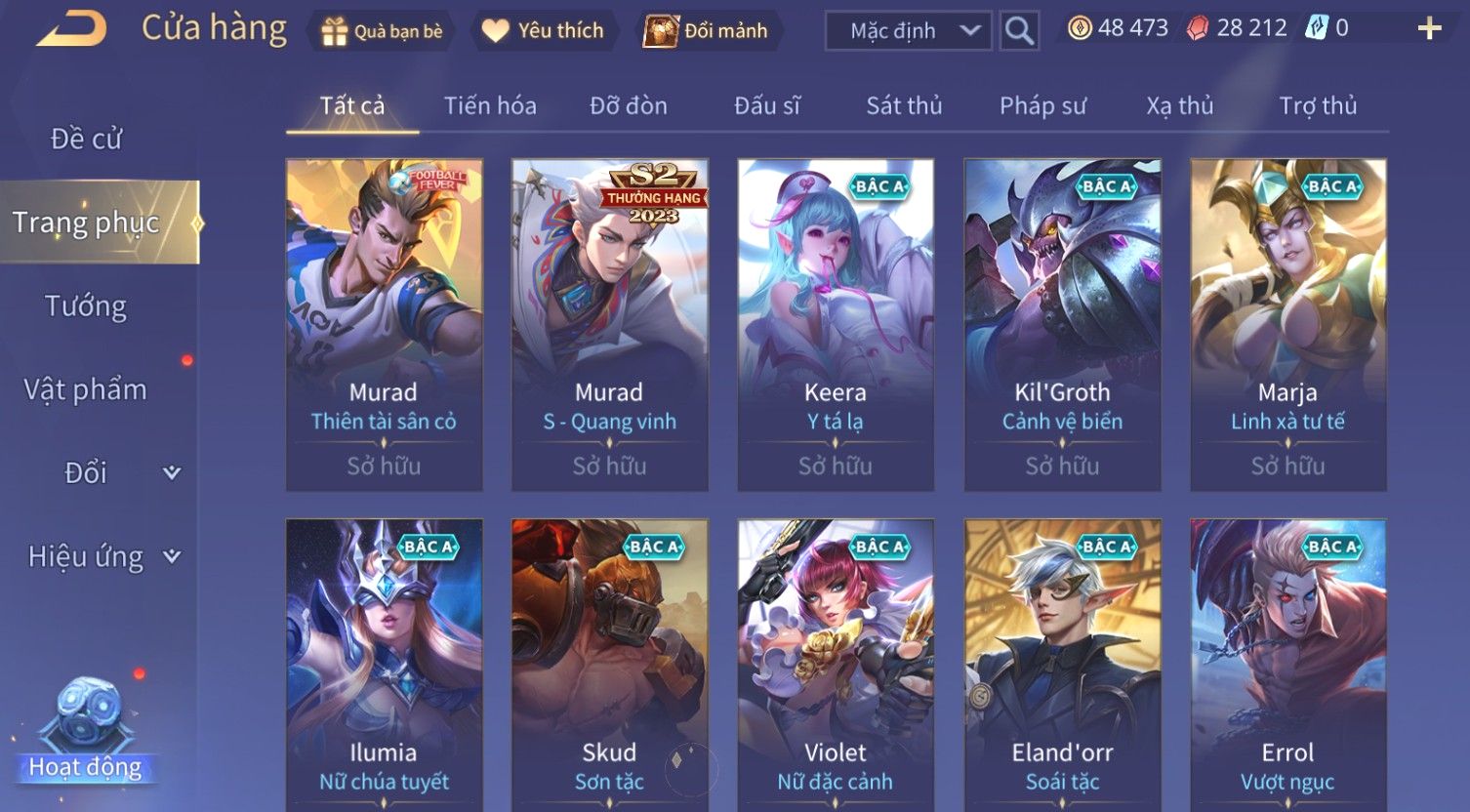Viewport: 1470px width, 812px height.
Task: Open Quà bạn bè gift menu
Action: click(x=382, y=31)
